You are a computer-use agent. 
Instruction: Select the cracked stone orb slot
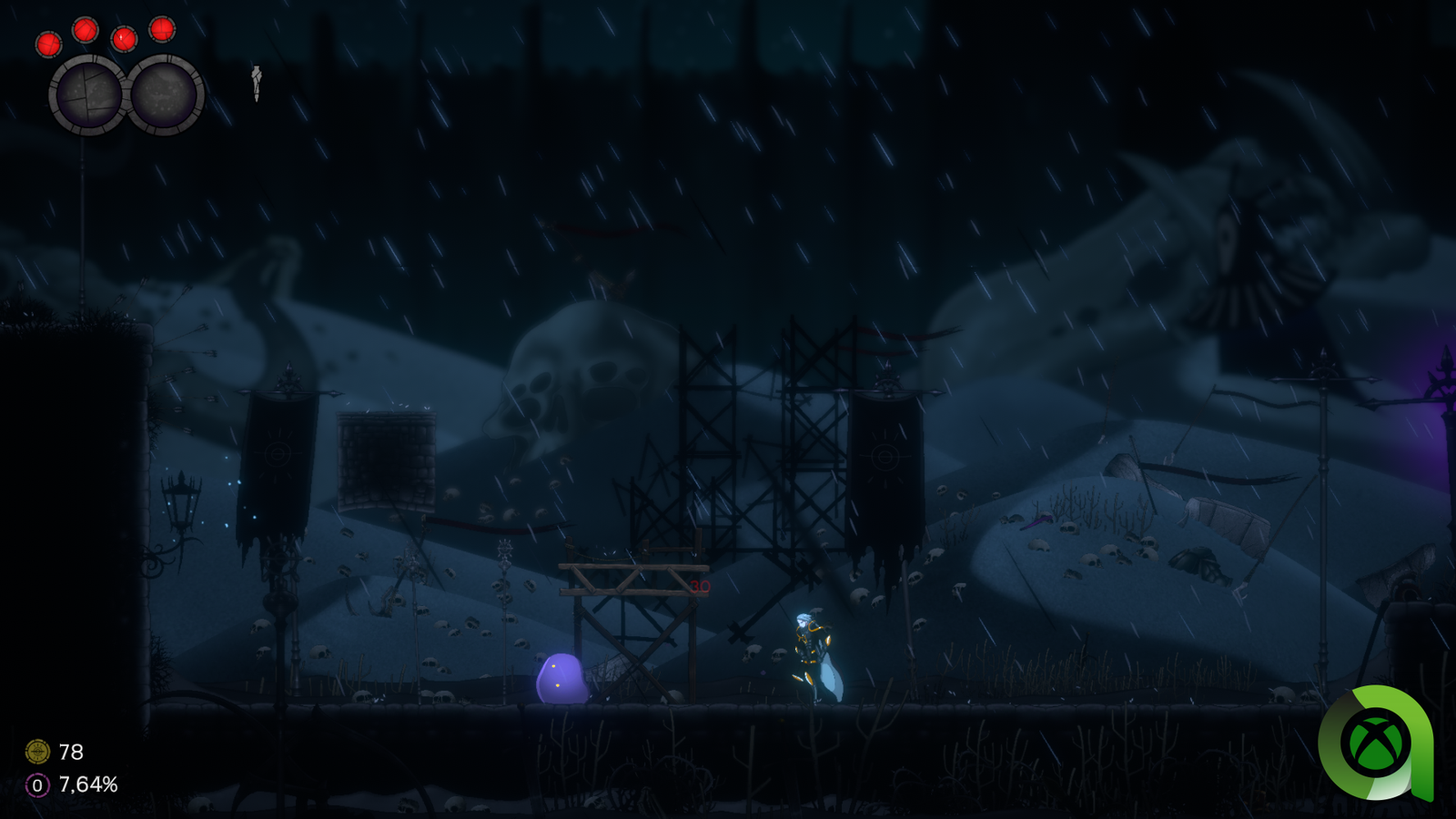coord(87,95)
